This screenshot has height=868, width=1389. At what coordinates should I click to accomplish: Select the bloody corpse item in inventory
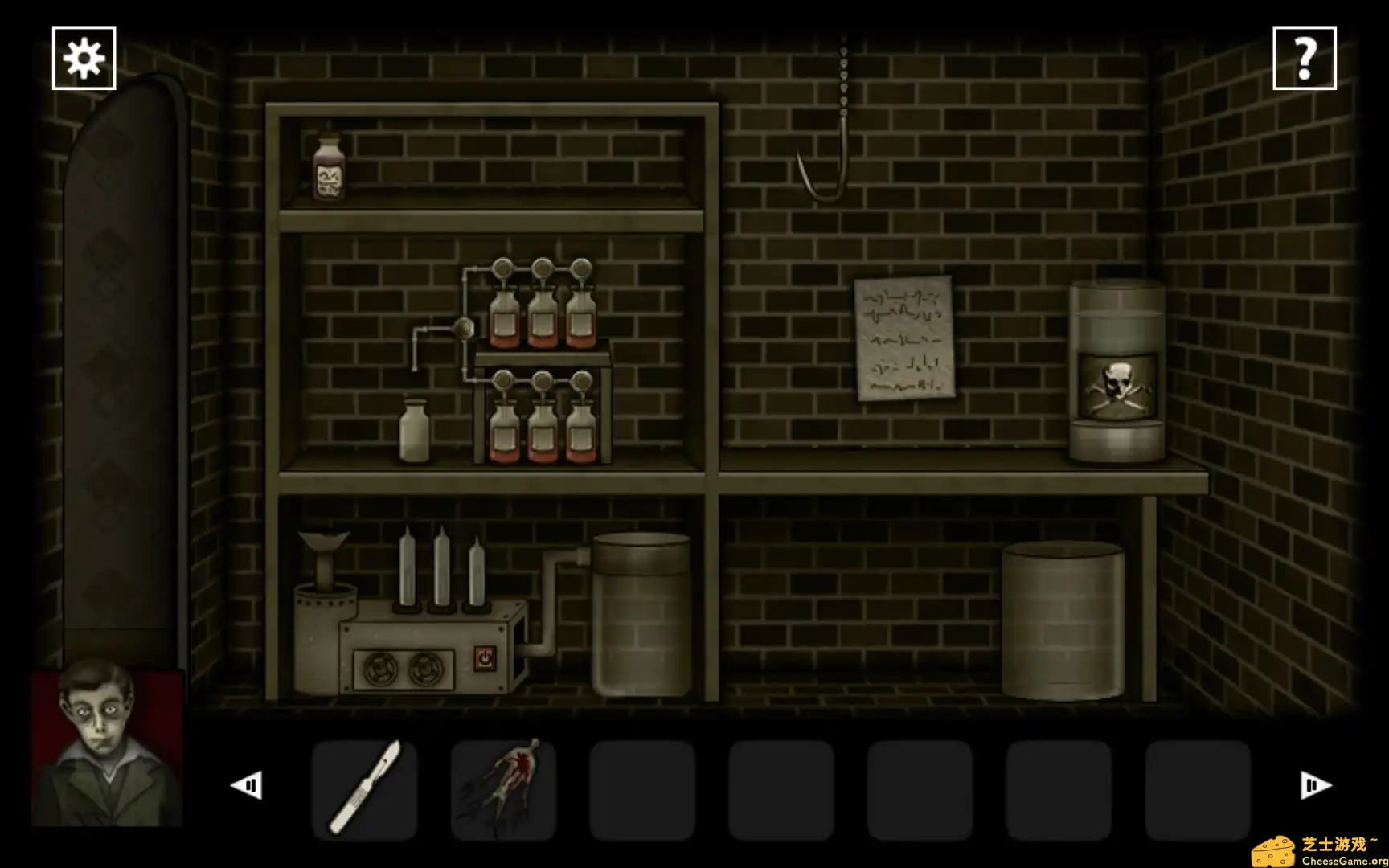(x=502, y=786)
